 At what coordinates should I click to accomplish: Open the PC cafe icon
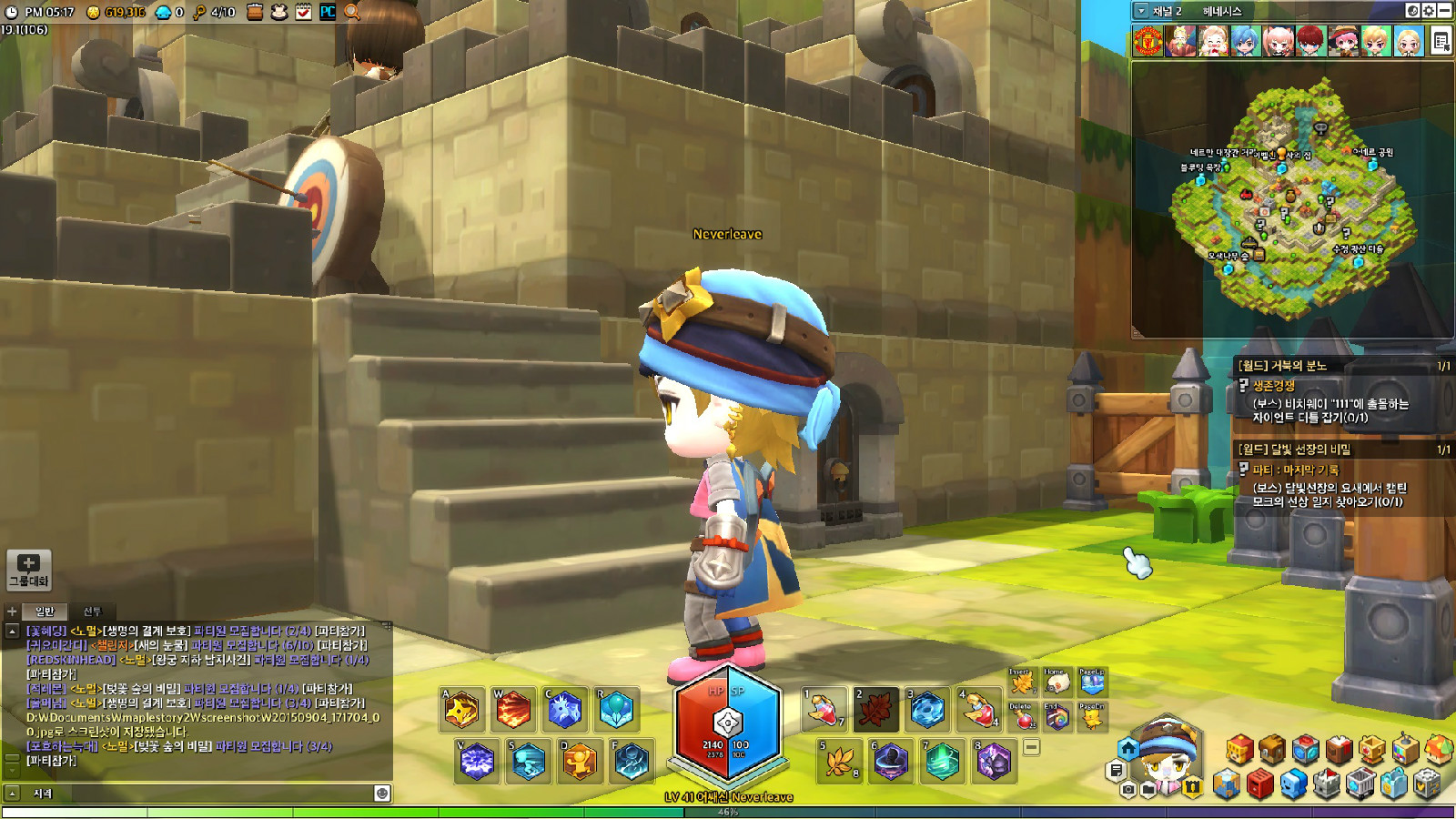pos(328,12)
